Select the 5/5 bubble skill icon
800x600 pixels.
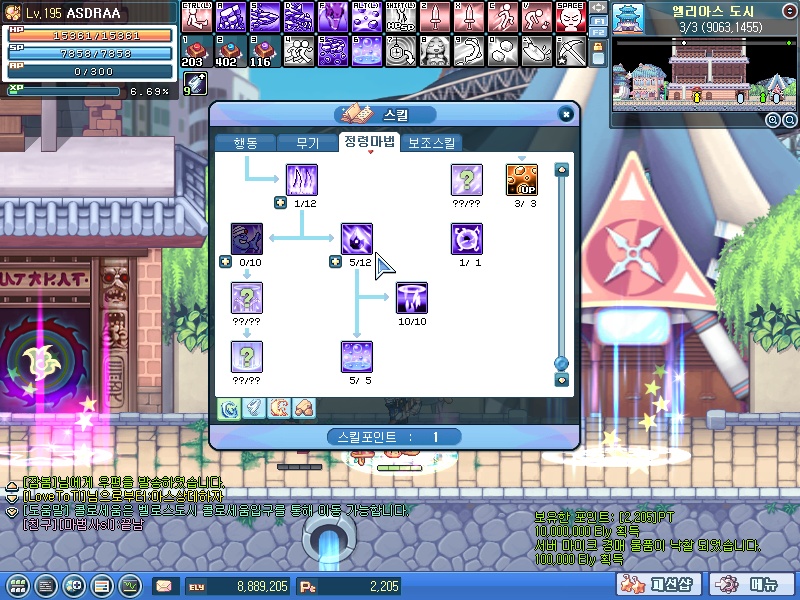coord(357,357)
